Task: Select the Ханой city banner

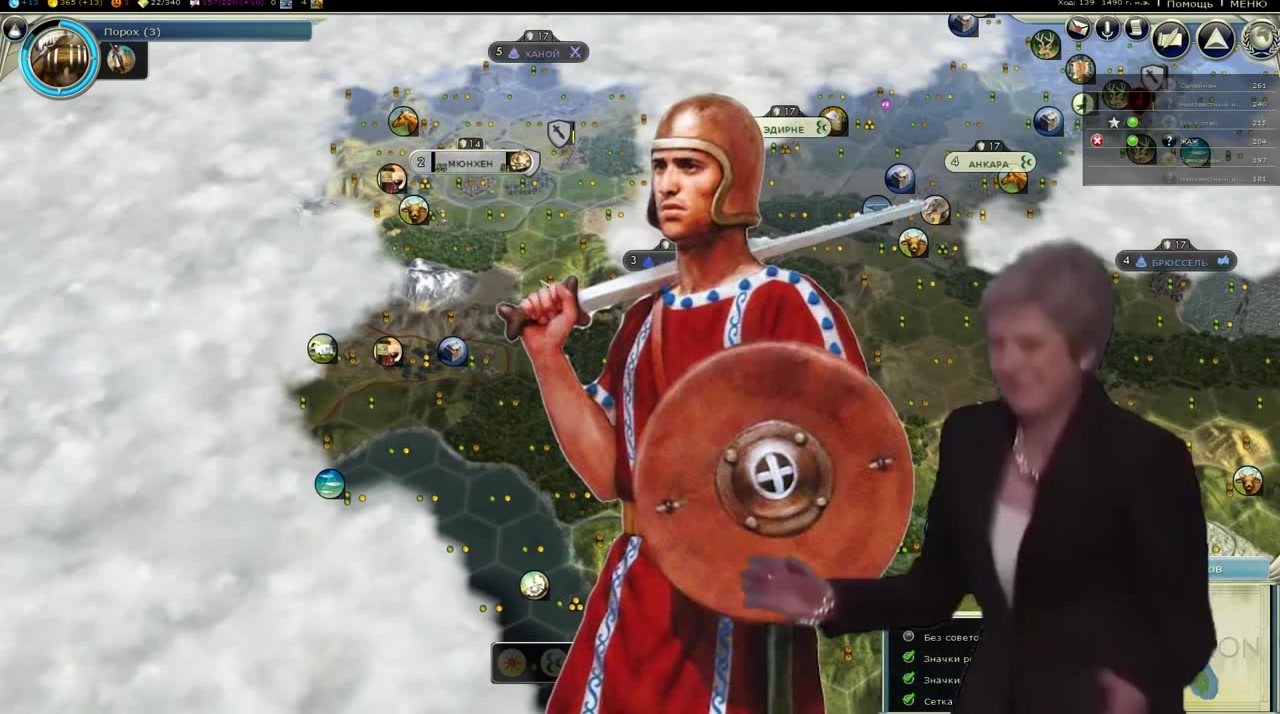Action: [x=541, y=53]
